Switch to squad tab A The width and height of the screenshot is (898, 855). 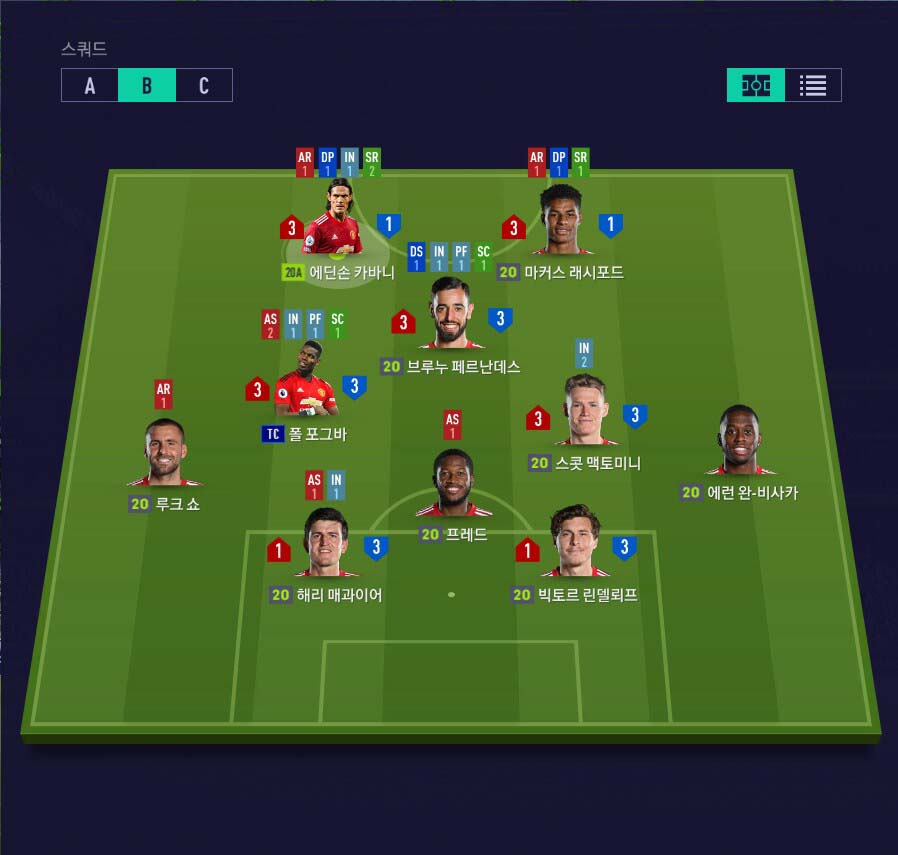point(90,85)
